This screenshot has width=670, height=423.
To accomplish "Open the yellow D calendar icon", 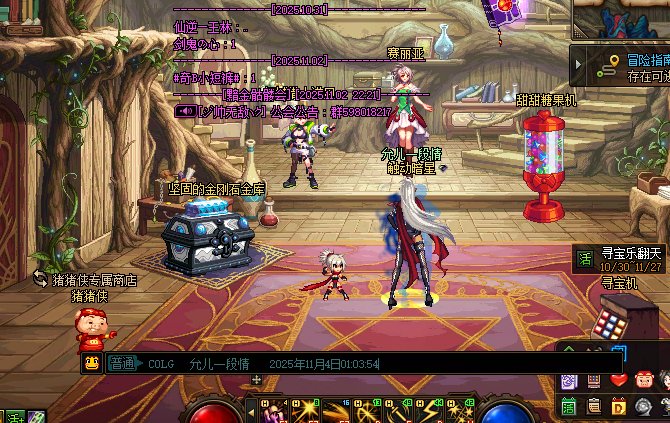I will point(618,406).
